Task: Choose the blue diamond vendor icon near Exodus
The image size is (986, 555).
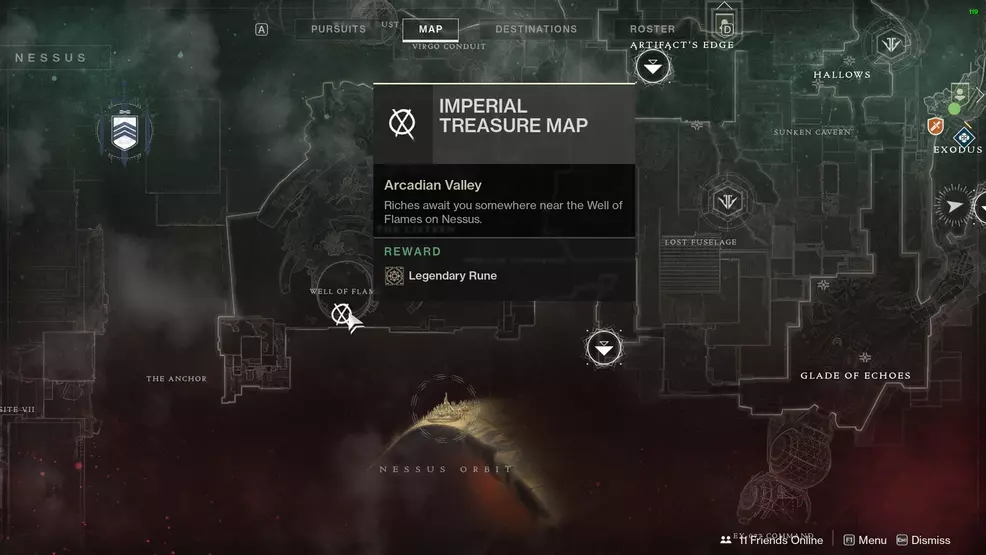Action: tap(964, 137)
